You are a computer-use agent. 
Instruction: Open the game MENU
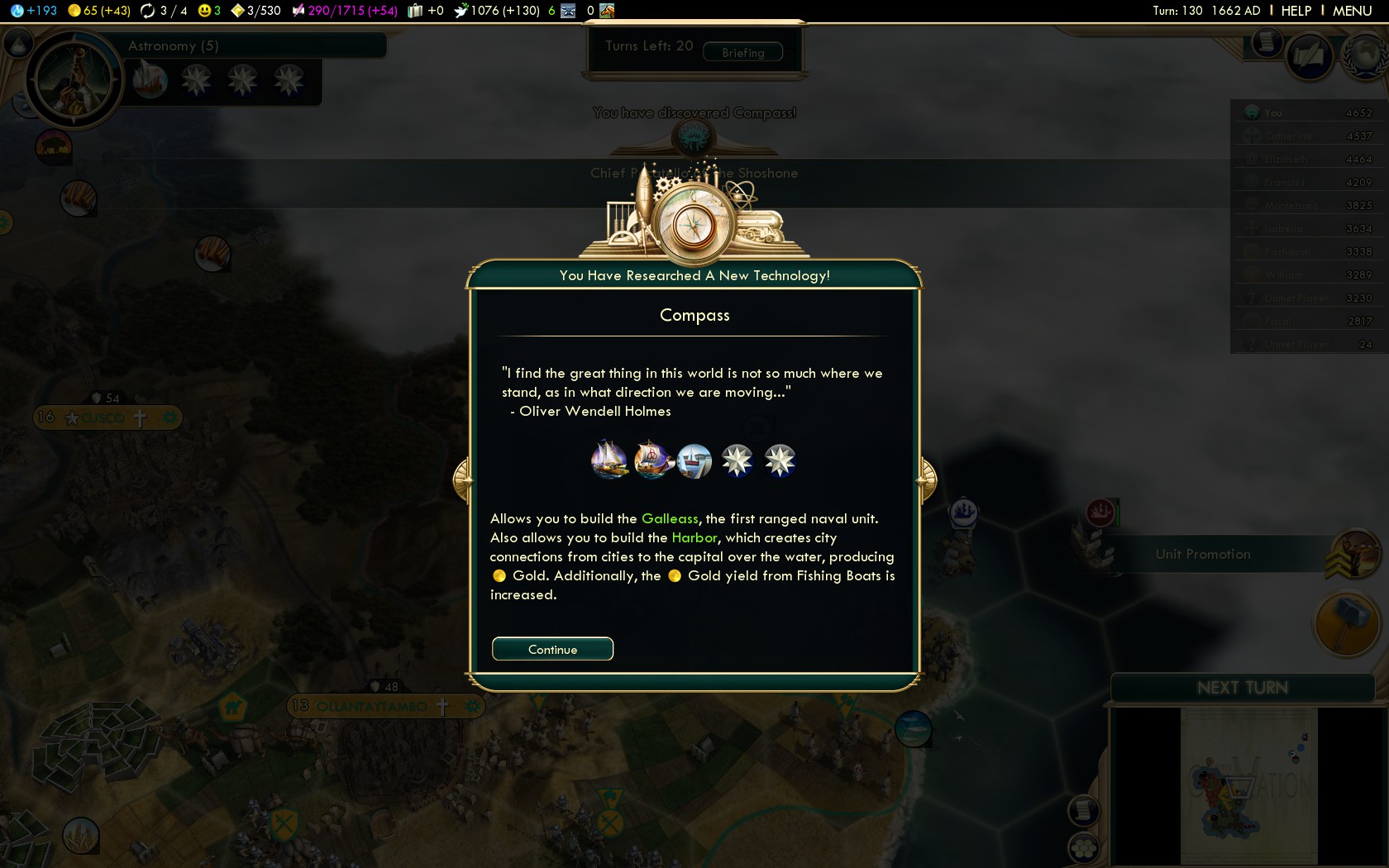pos(1352,11)
